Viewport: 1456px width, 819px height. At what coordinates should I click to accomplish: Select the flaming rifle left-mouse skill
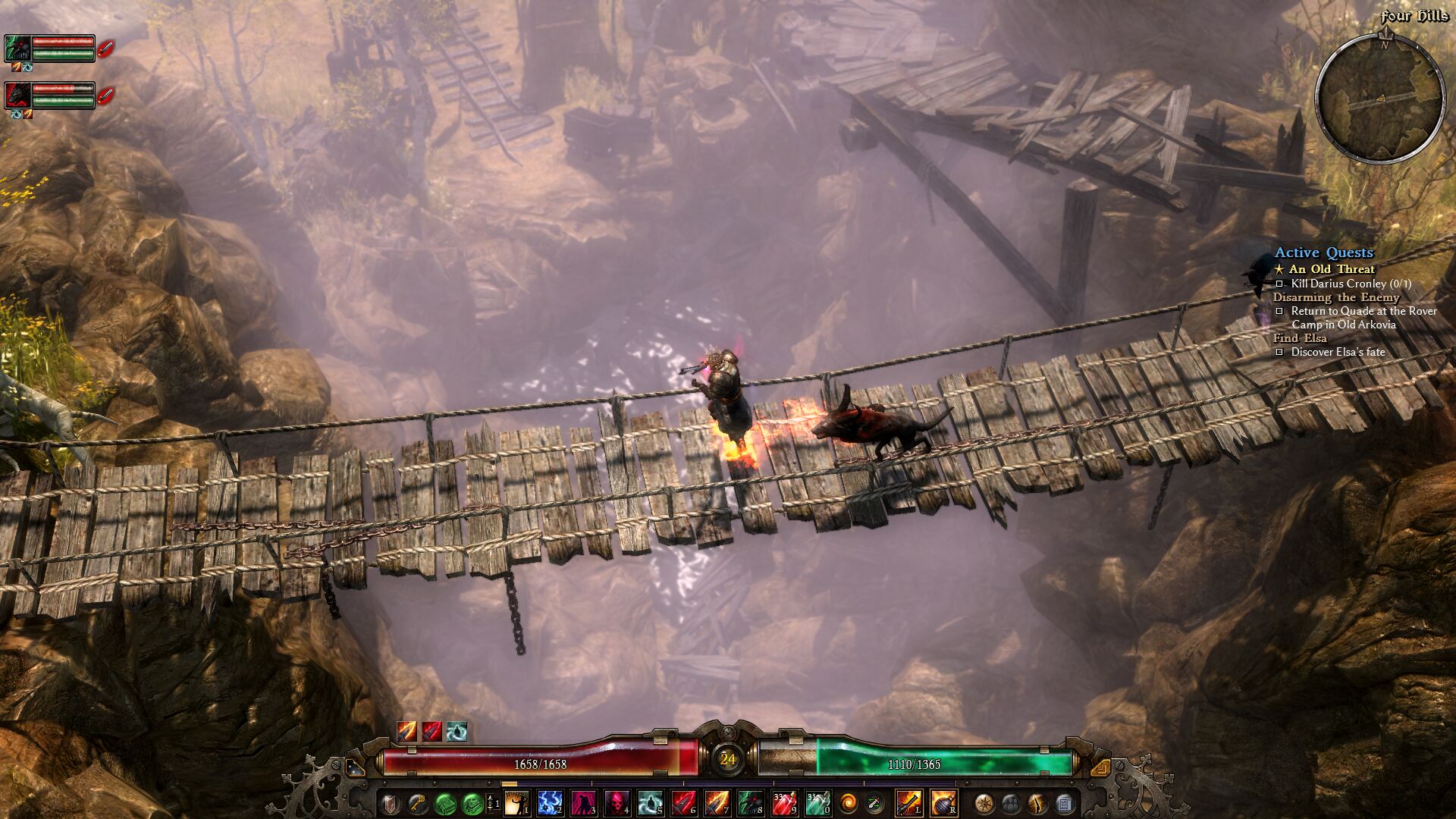[x=908, y=802]
